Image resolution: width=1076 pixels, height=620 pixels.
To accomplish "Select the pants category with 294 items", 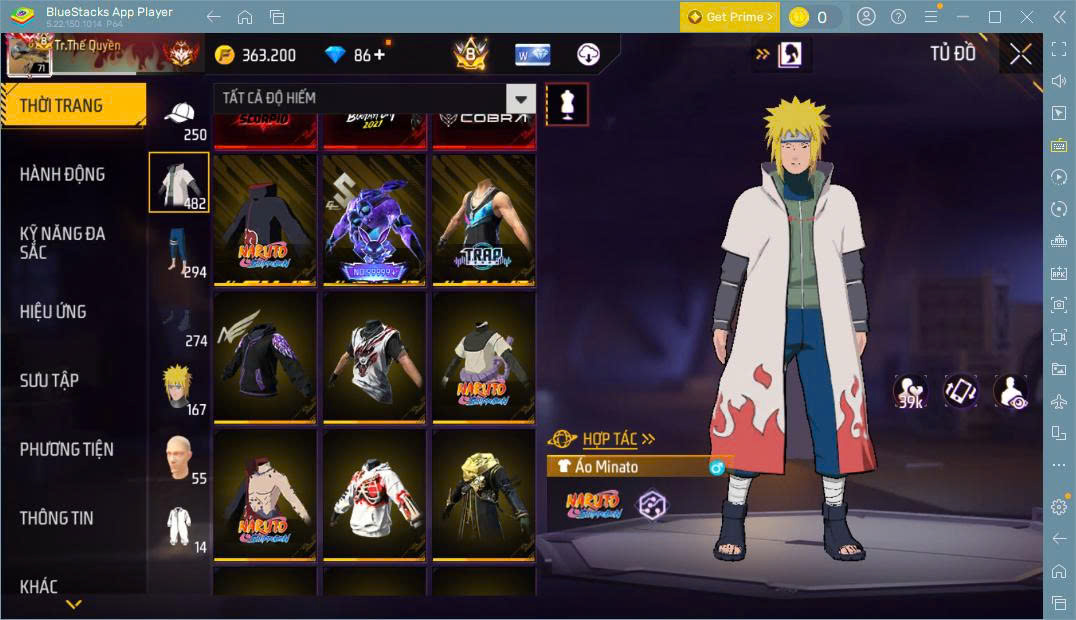I will point(180,251).
